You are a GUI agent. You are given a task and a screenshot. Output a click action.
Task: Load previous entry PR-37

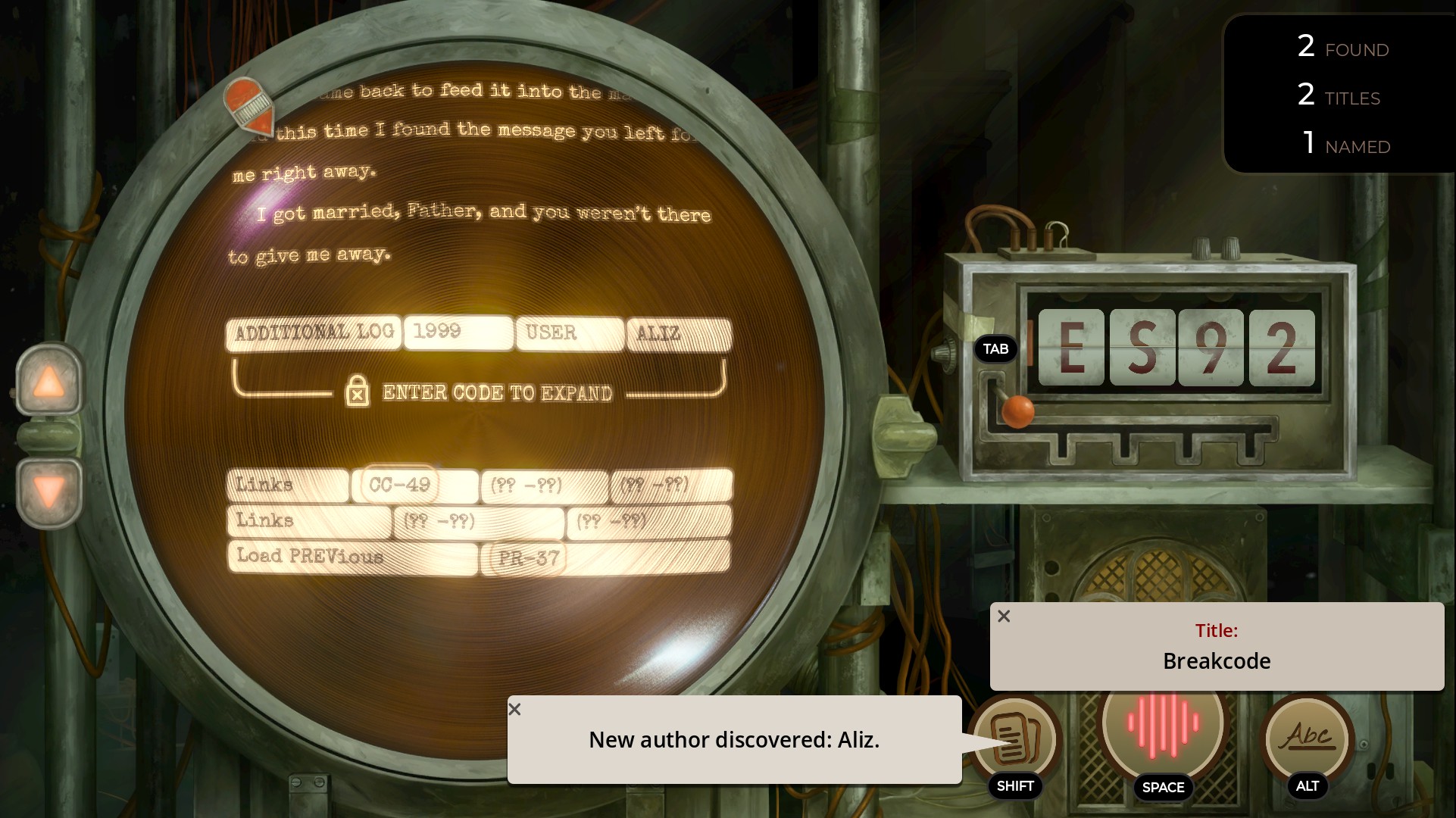pyautogui.click(x=529, y=559)
